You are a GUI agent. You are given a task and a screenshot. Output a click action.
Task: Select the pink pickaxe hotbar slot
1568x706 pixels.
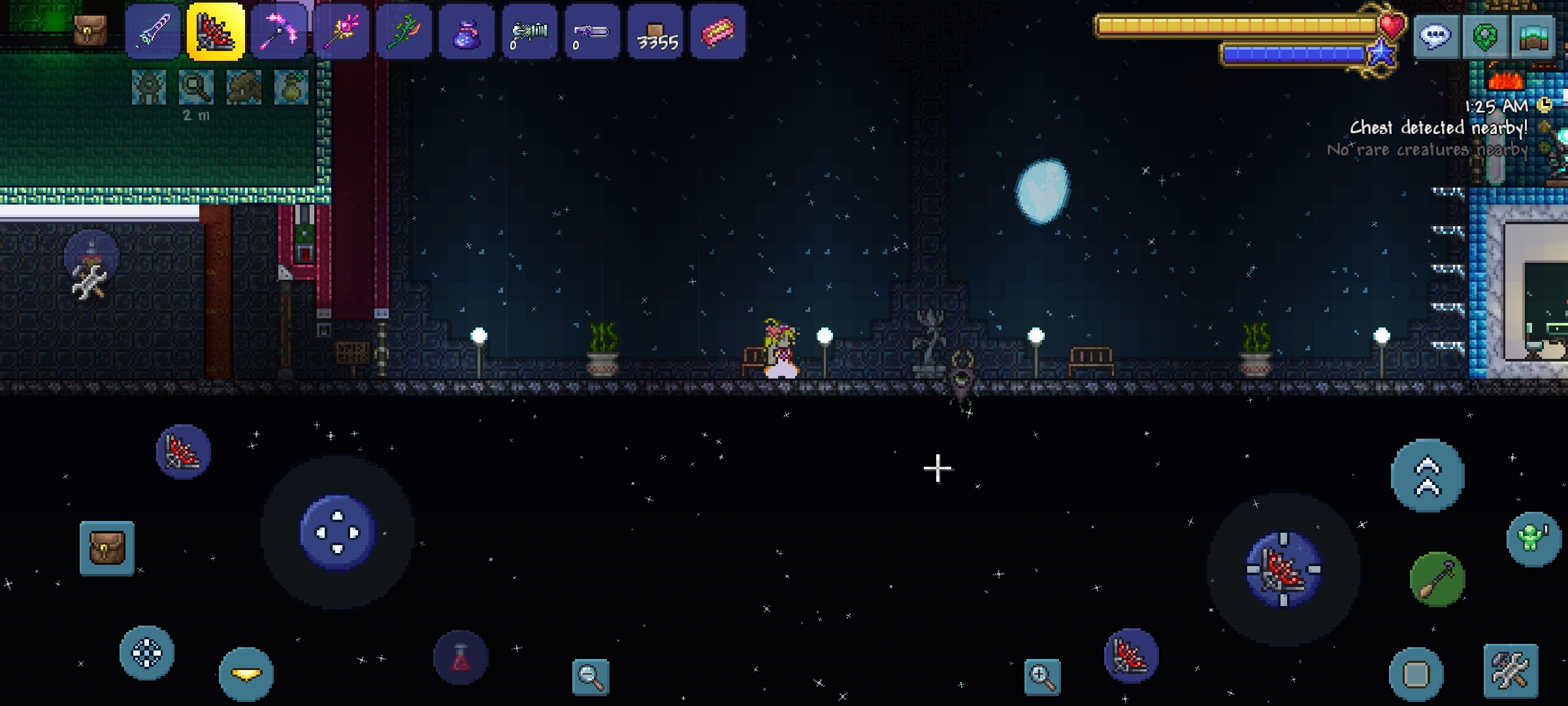(279, 32)
